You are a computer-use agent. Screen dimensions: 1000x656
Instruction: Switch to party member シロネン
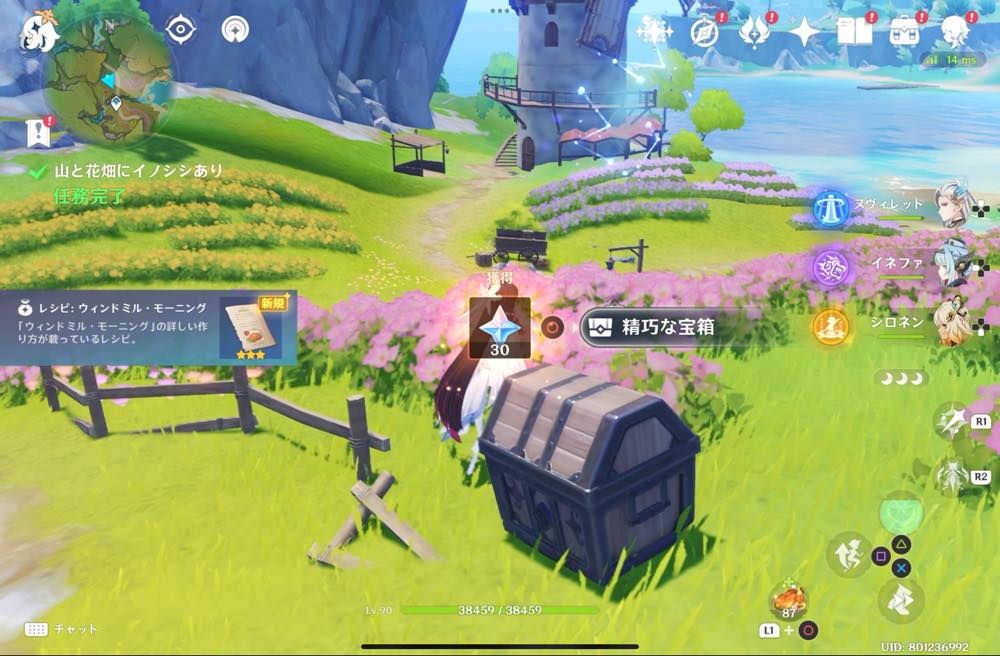coord(953,324)
